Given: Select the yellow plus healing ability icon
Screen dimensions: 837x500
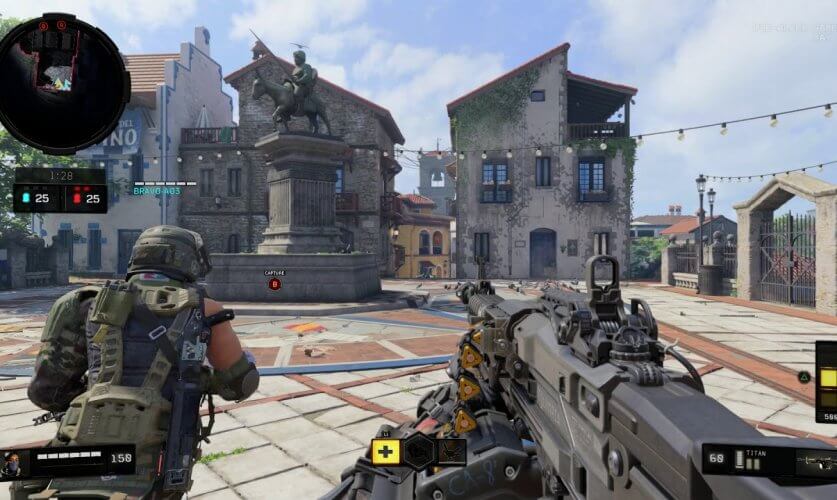Looking at the screenshot, I should [x=386, y=452].
